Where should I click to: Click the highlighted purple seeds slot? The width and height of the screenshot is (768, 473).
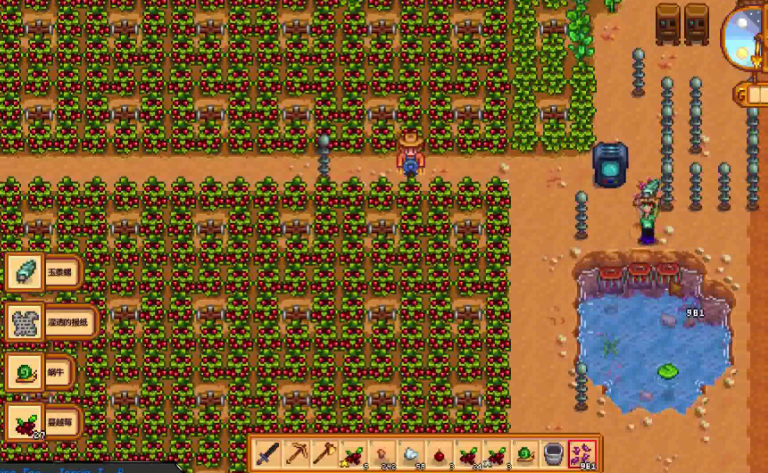click(x=582, y=454)
